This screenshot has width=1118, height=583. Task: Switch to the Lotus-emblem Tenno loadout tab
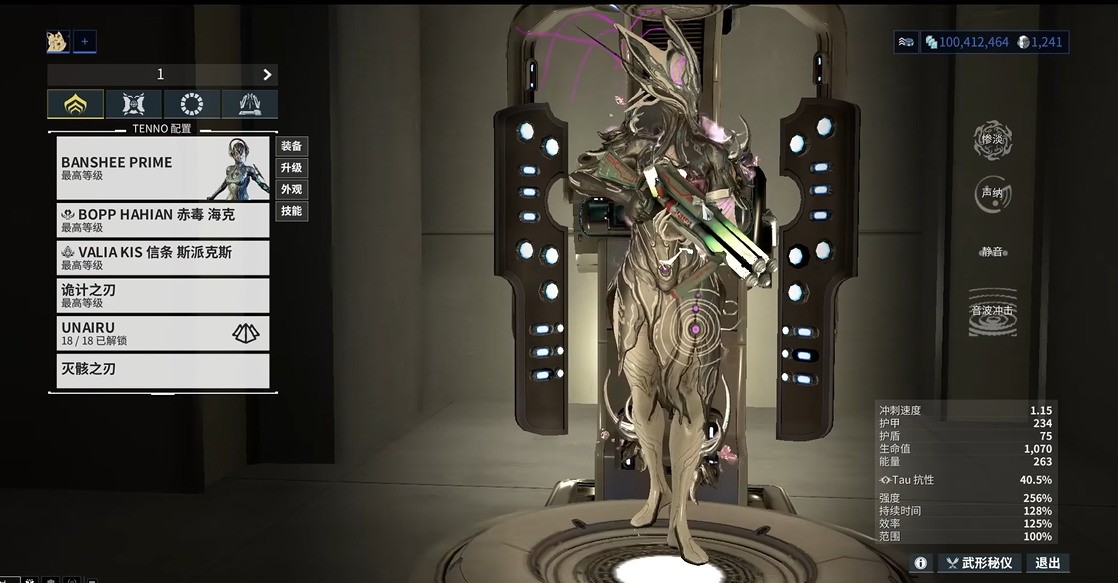tap(75, 104)
